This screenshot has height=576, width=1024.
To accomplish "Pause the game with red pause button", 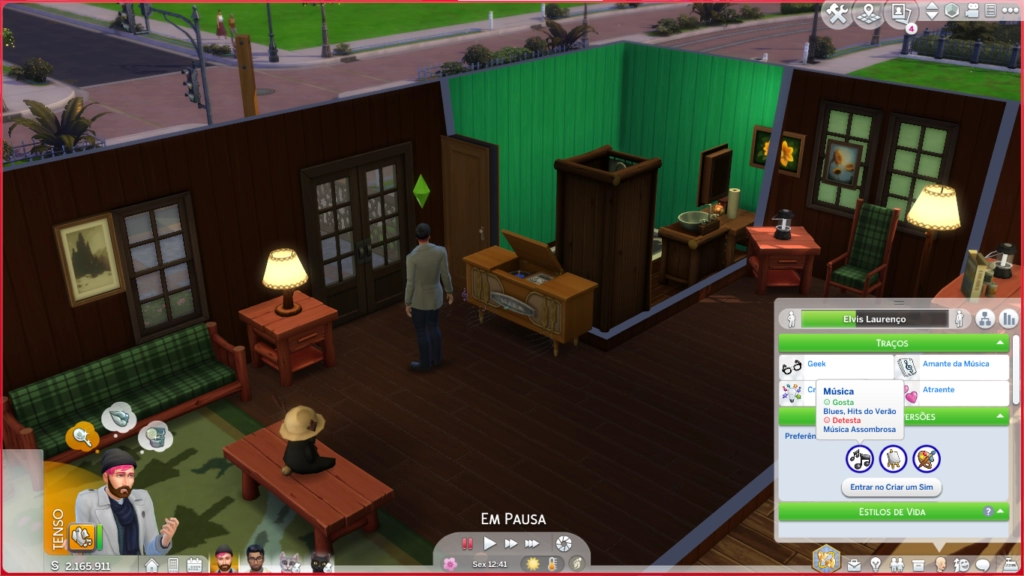I will pos(467,543).
